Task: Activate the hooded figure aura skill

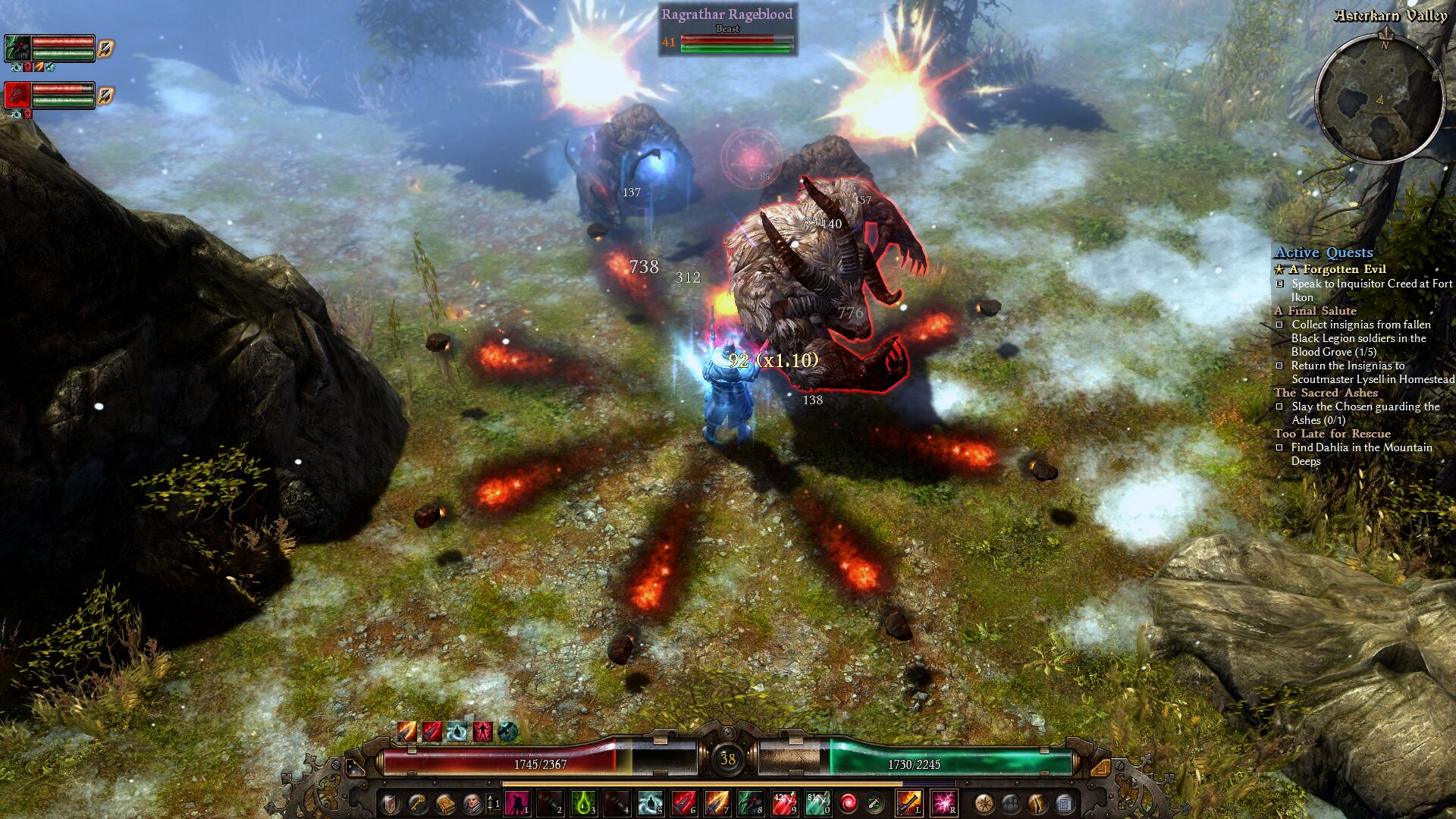Action: tap(650, 803)
